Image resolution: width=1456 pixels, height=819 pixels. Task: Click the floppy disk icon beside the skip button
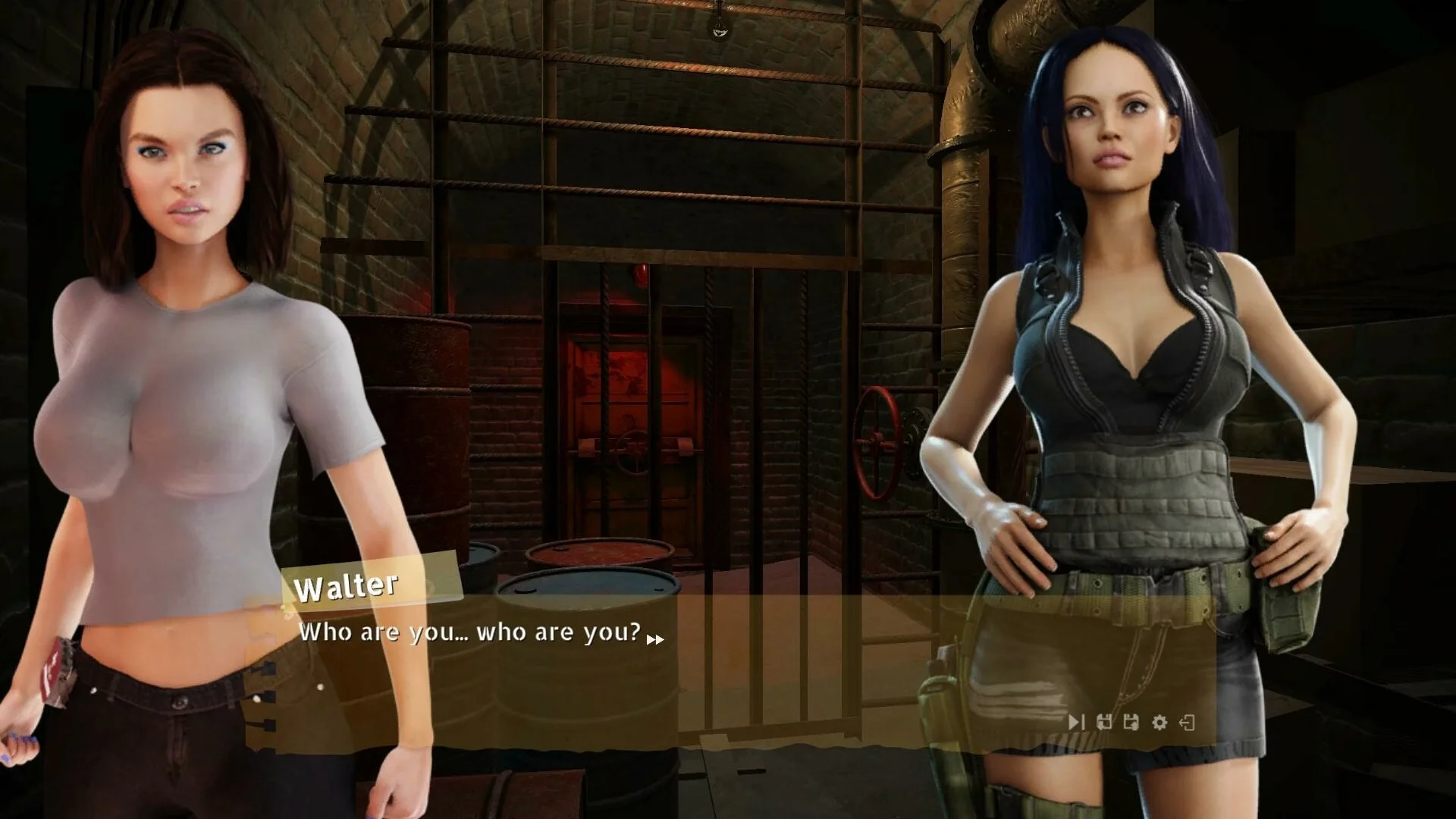(1104, 722)
